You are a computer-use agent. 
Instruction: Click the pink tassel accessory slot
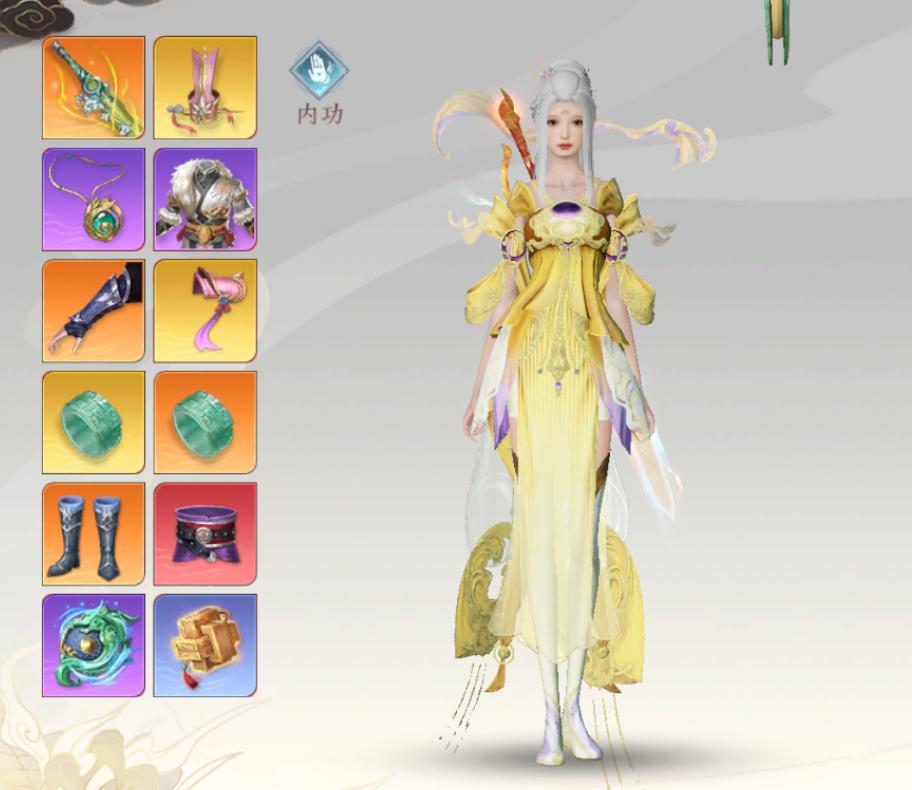tap(205, 311)
